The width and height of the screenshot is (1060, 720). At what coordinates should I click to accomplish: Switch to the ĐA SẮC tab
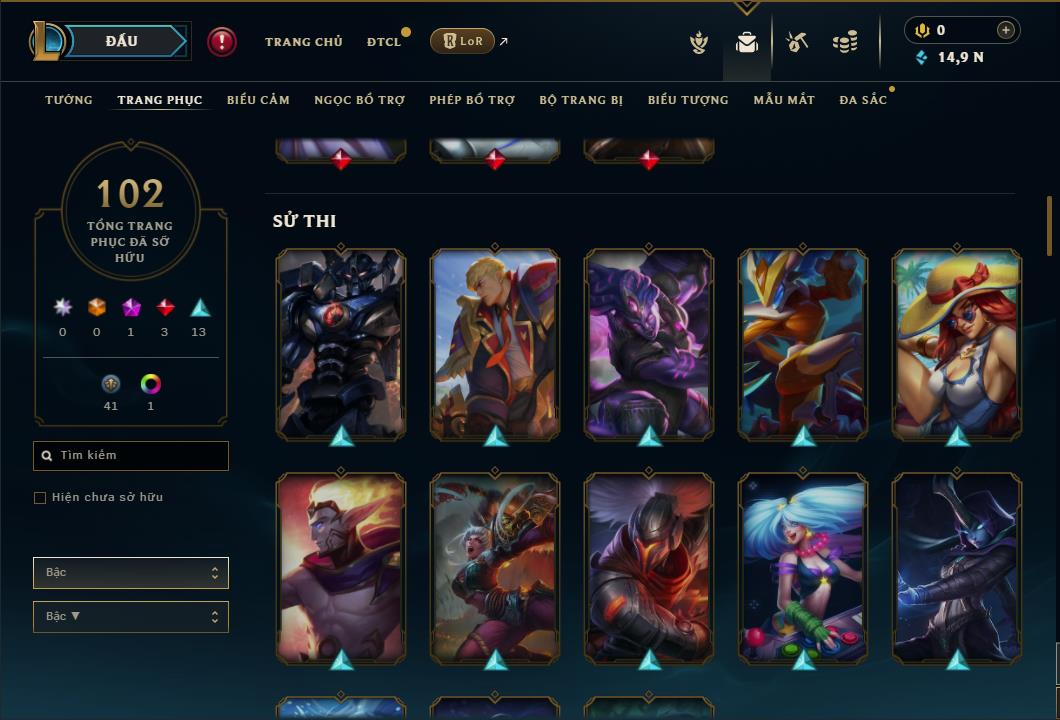pos(863,100)
